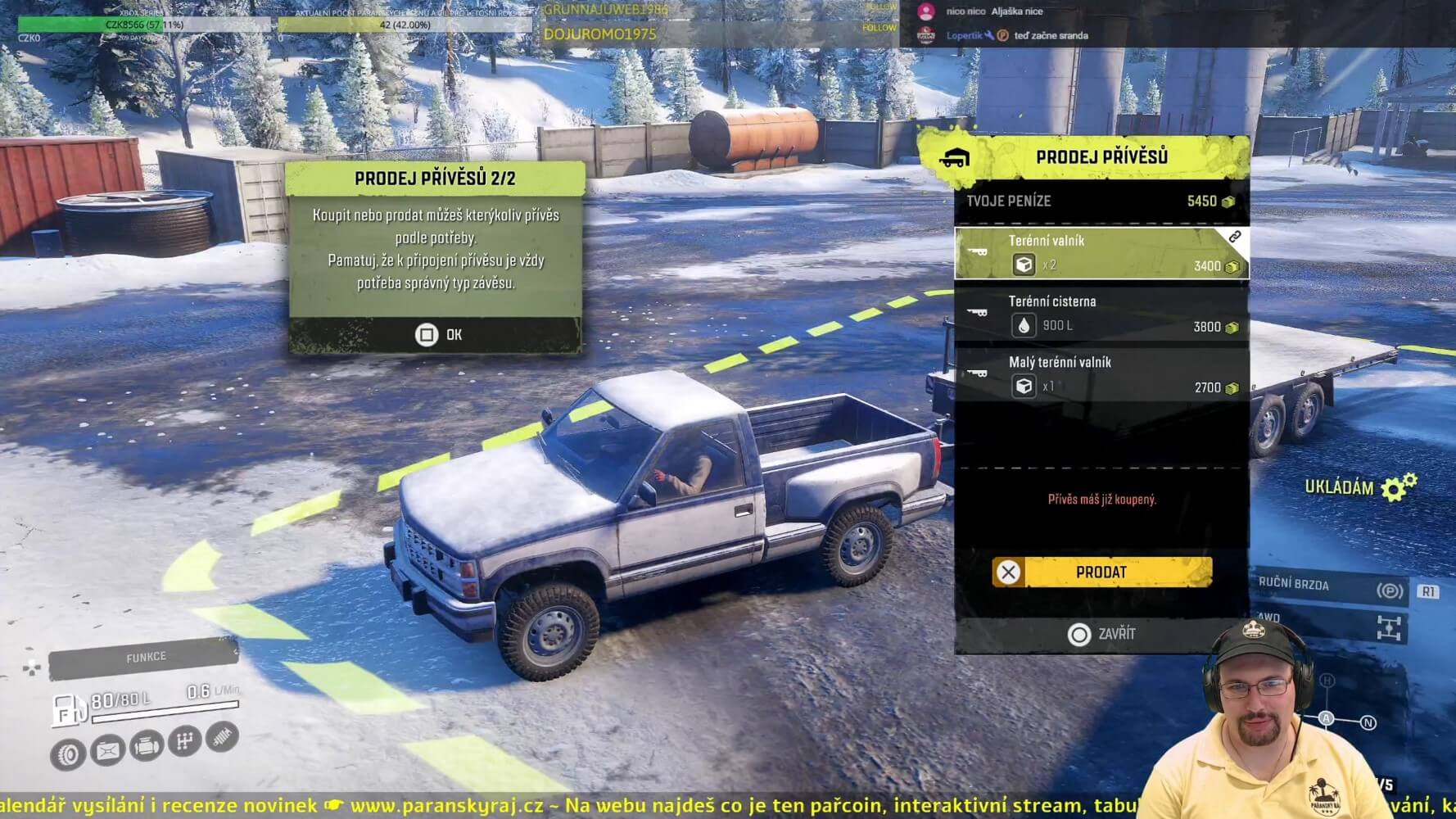This screenshot has height=819, width=1456.
Task: Open the Funkce functions bar
Action: [x=145, y=658]
